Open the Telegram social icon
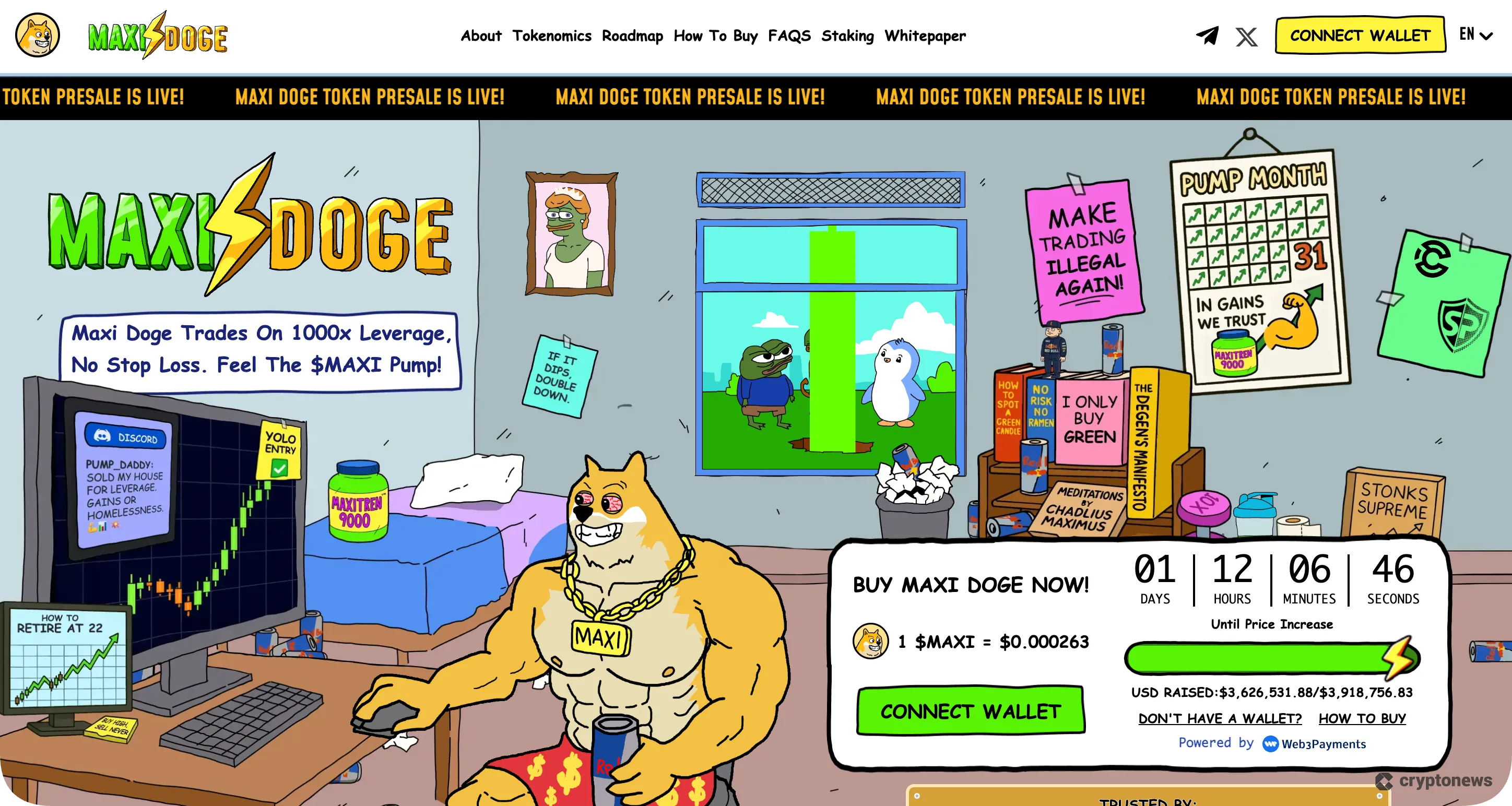This screenshot has width=1512, height=806. pos(1207,35)
